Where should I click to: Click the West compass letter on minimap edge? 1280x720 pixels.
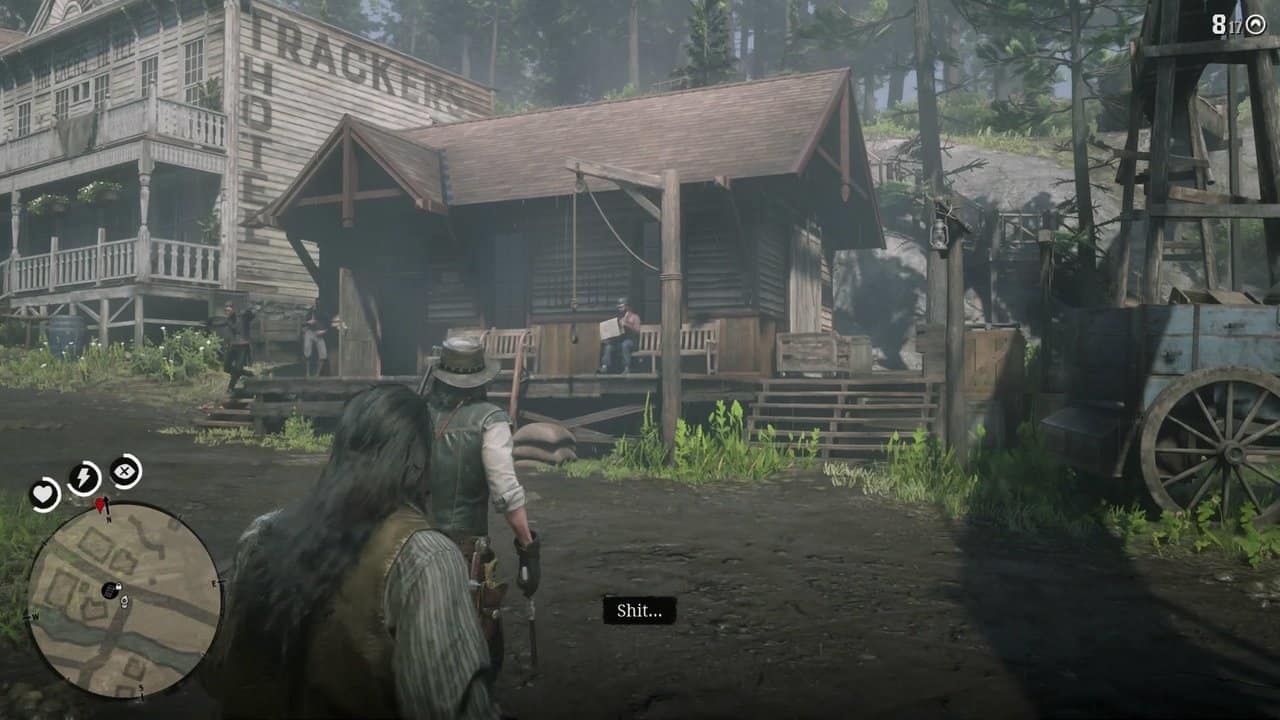click(34, 617)
